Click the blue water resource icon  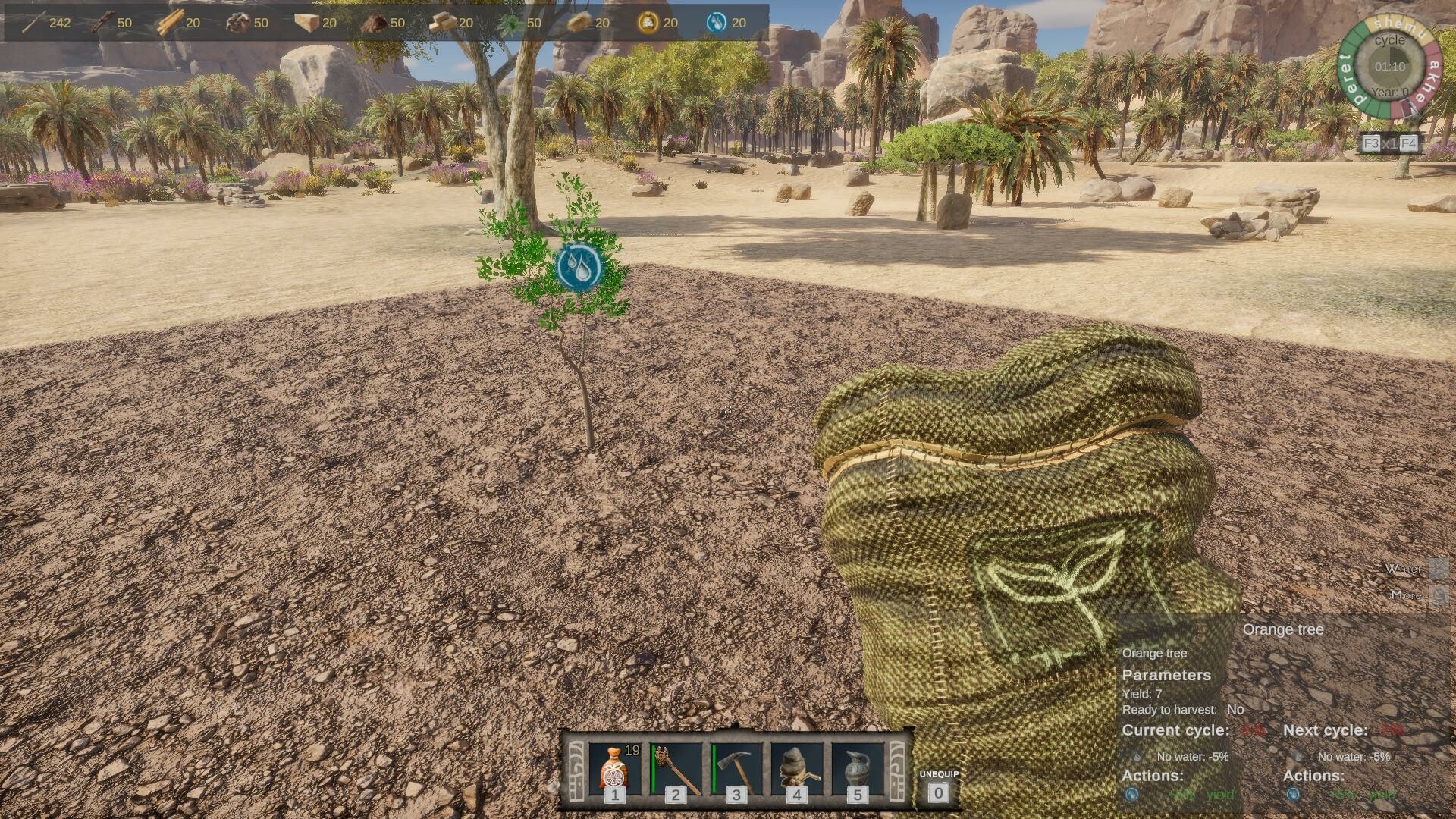click(716, 23)
